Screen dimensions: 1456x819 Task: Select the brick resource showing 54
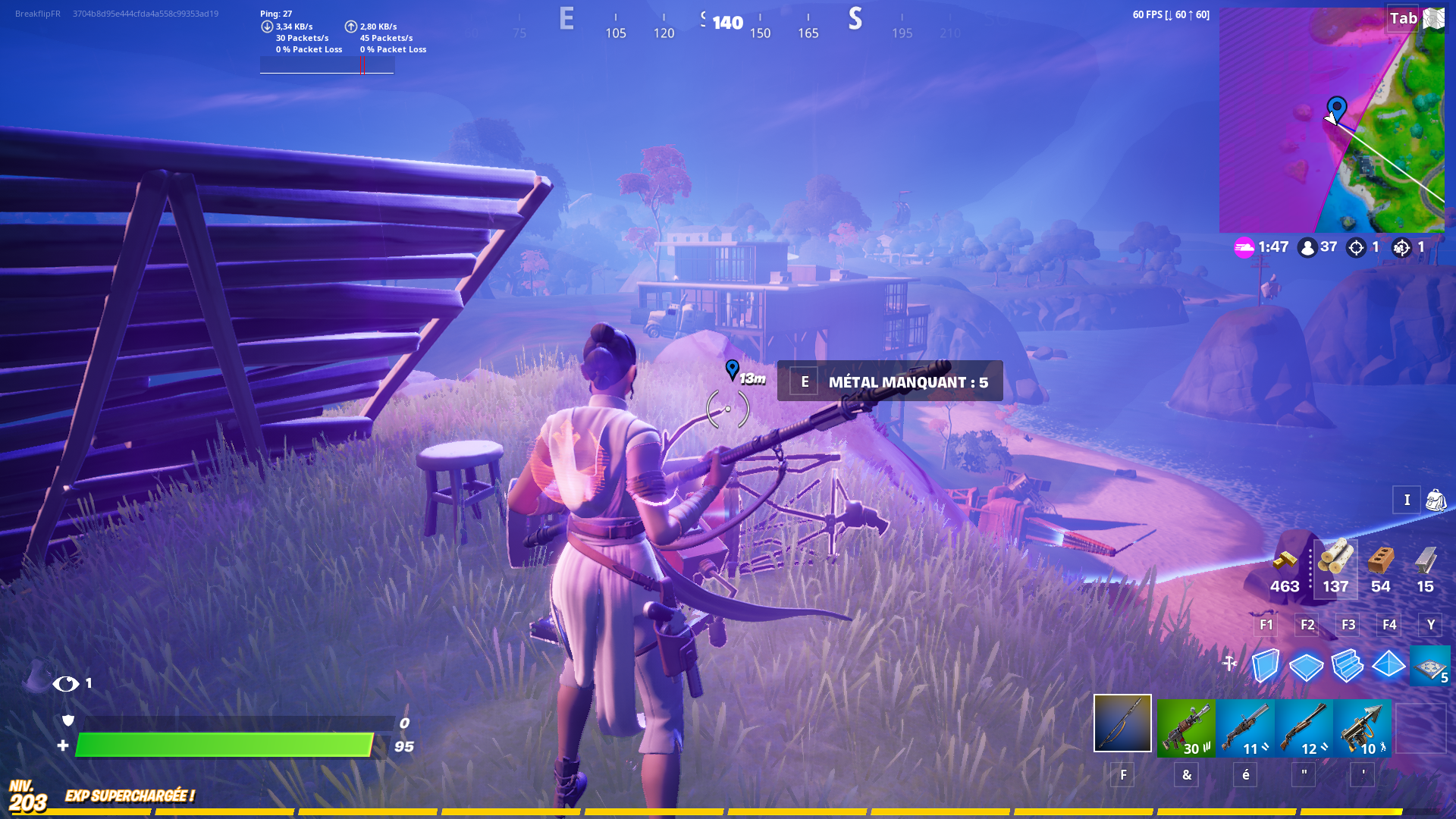pyautogui.click(x=1380, y=565)
